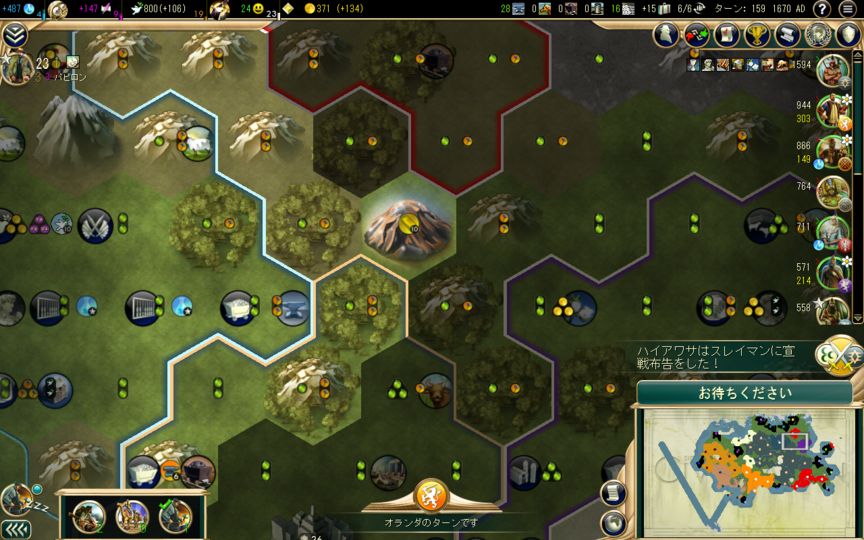Open the Civilopedia help button
Image resolution: width=864 pixels, height=540 pixels.
pyautogui.click(x=823, y=9)
